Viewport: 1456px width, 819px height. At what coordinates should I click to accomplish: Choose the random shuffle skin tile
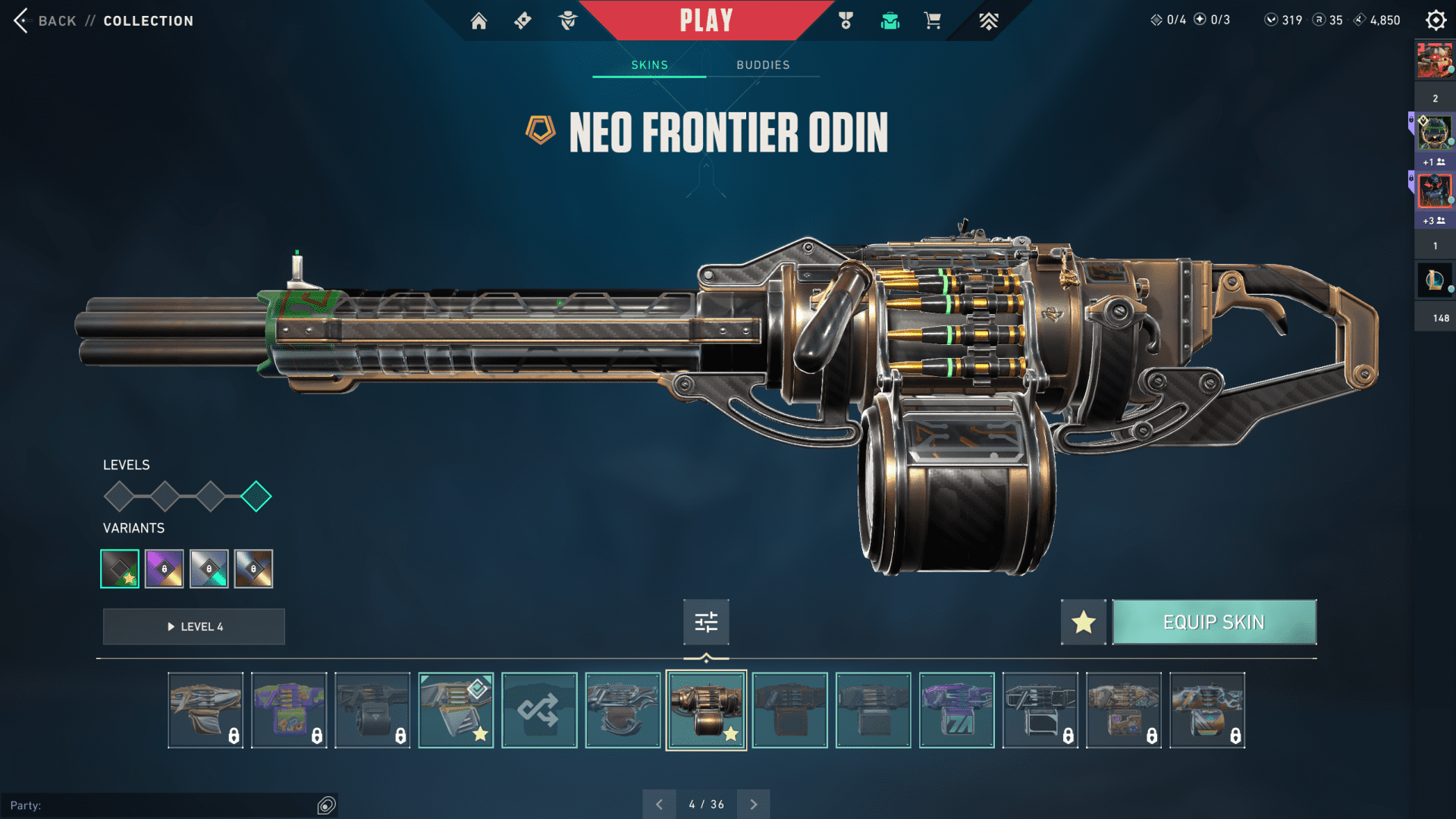[x=539, y=711]
